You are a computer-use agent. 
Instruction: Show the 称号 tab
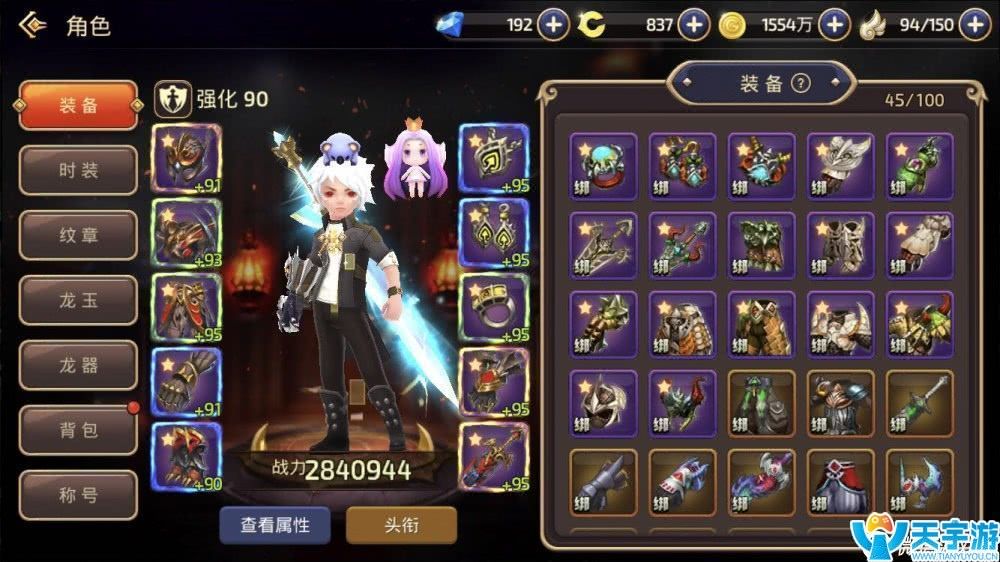click(78, 495)
